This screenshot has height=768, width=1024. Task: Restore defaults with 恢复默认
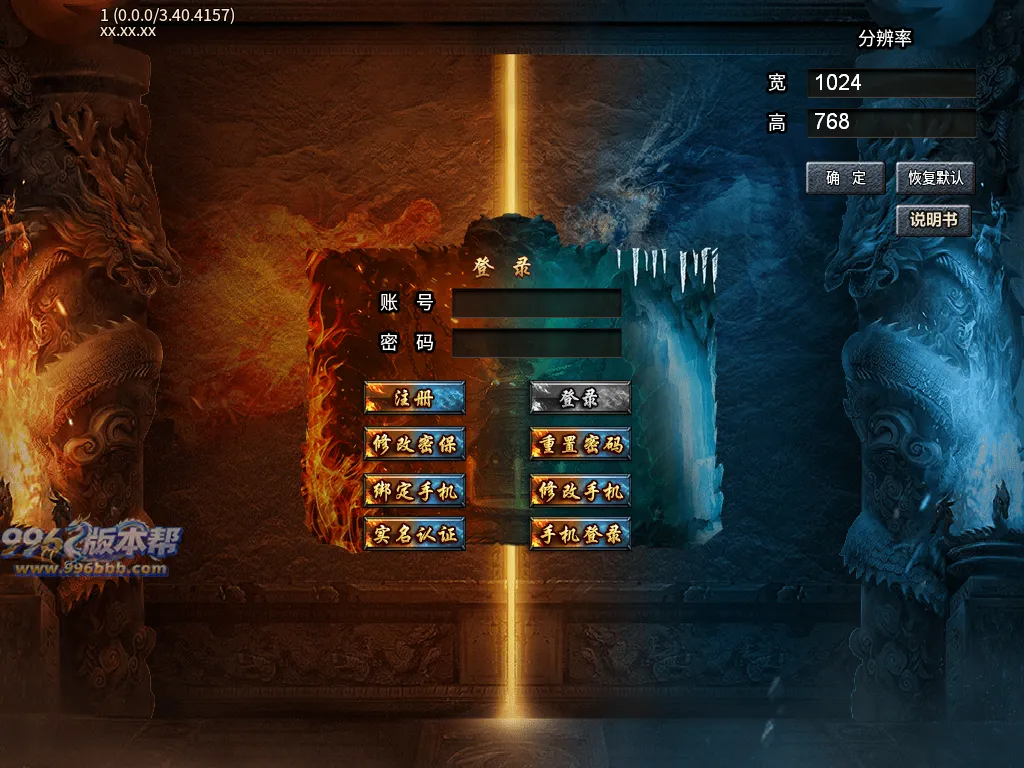[935, 178]
